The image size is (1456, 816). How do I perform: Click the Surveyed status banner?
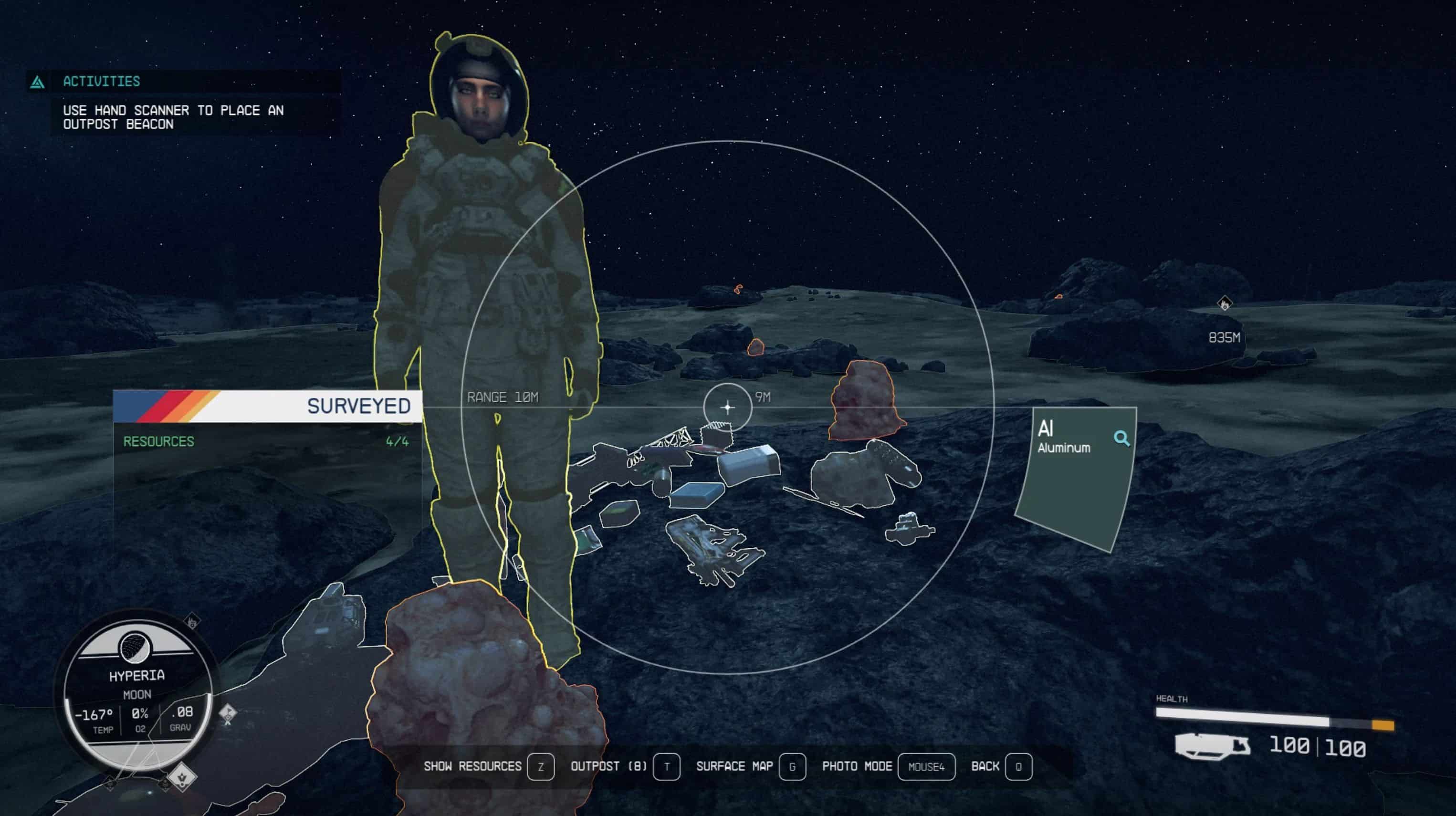[268, 406]
